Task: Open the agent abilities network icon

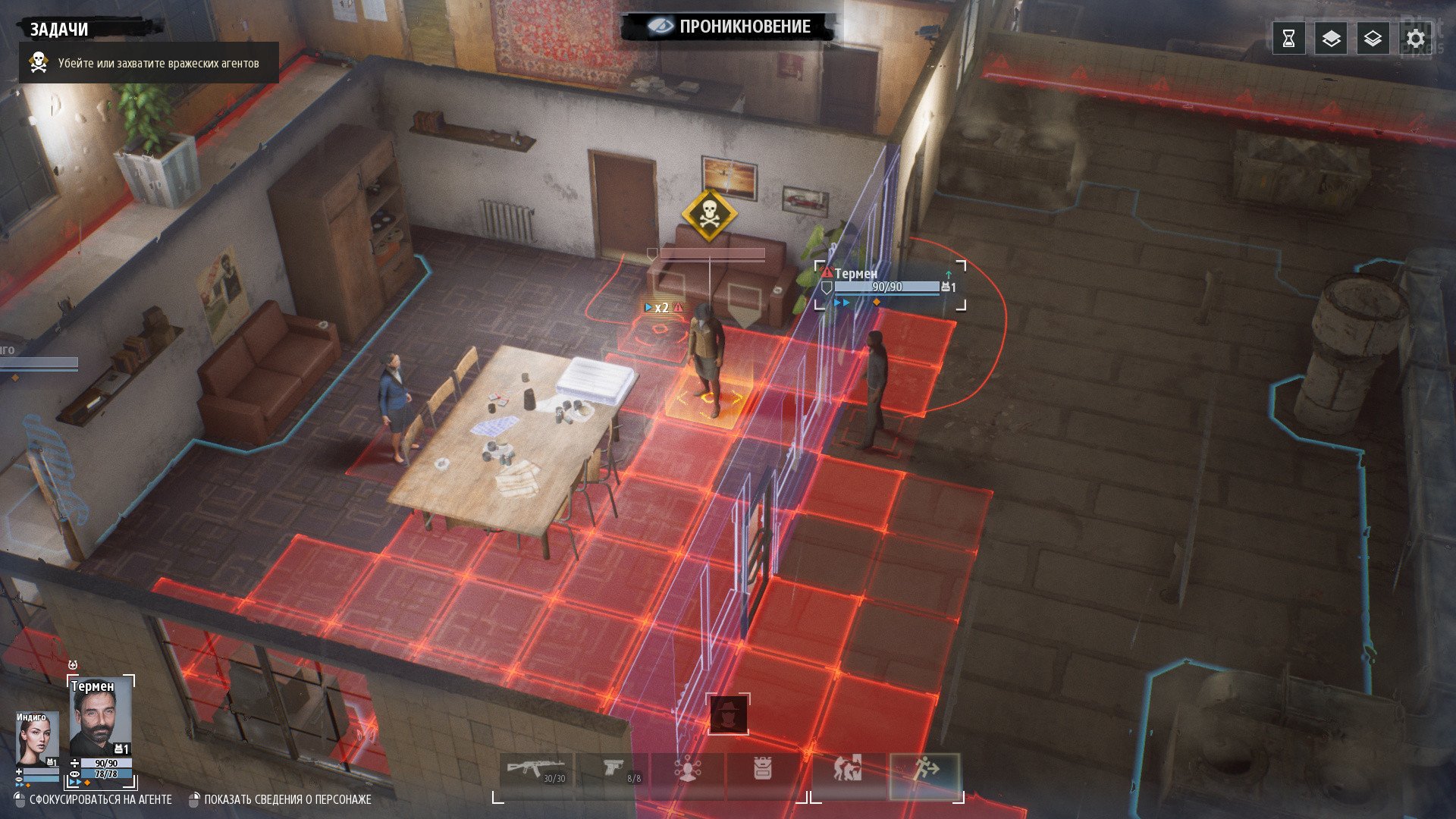Action: [x=688, y=771]
